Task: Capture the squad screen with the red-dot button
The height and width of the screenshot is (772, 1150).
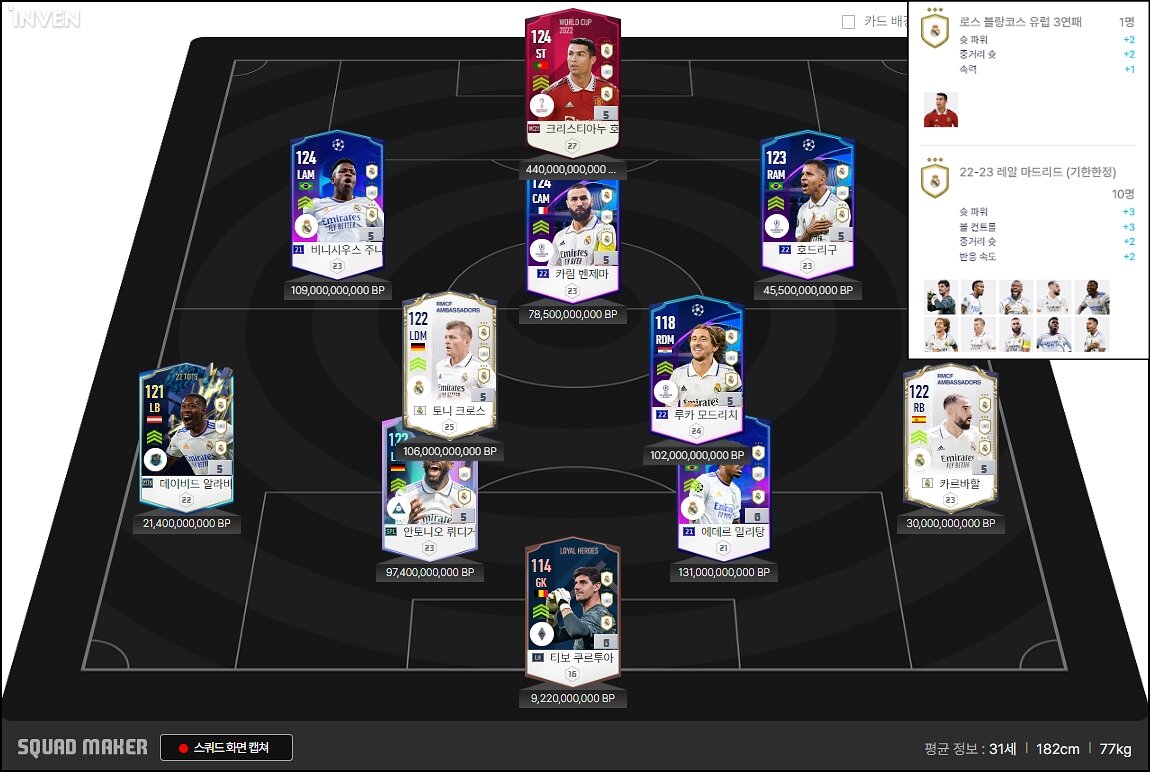Action: coord(226,747)
